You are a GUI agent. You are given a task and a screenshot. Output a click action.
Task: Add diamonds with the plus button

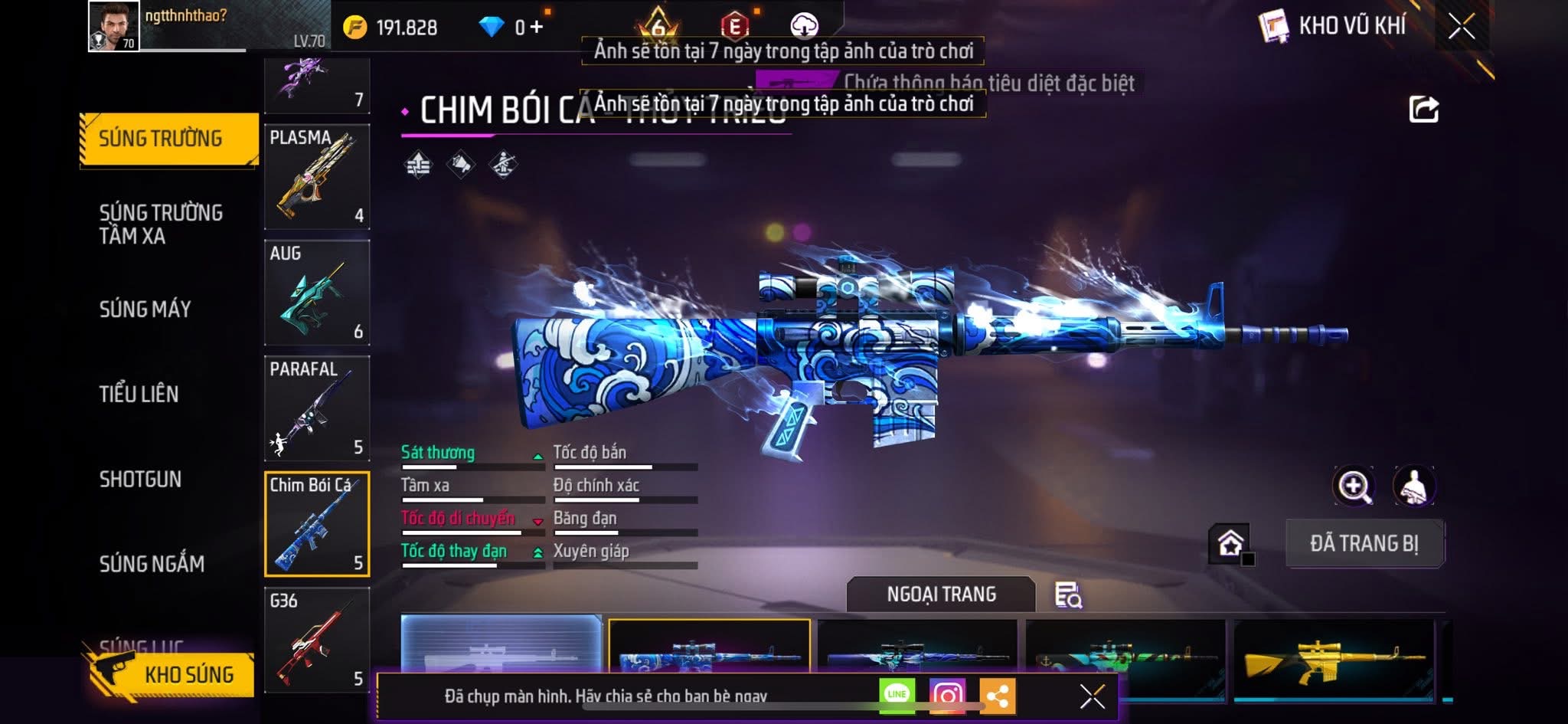pos(537,28)
